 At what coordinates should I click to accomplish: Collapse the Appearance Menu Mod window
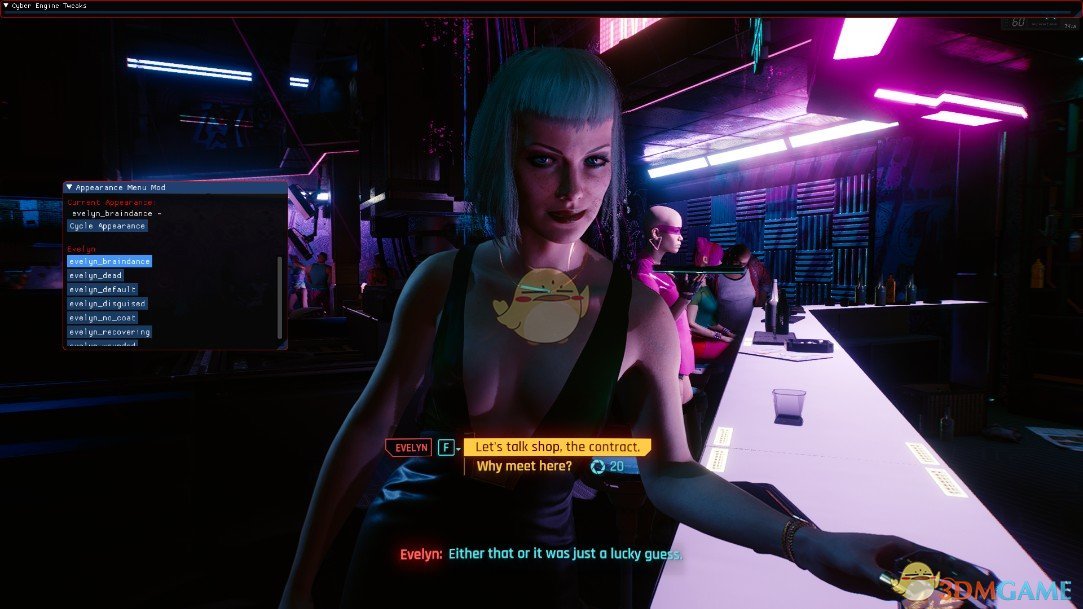[69, 187]
